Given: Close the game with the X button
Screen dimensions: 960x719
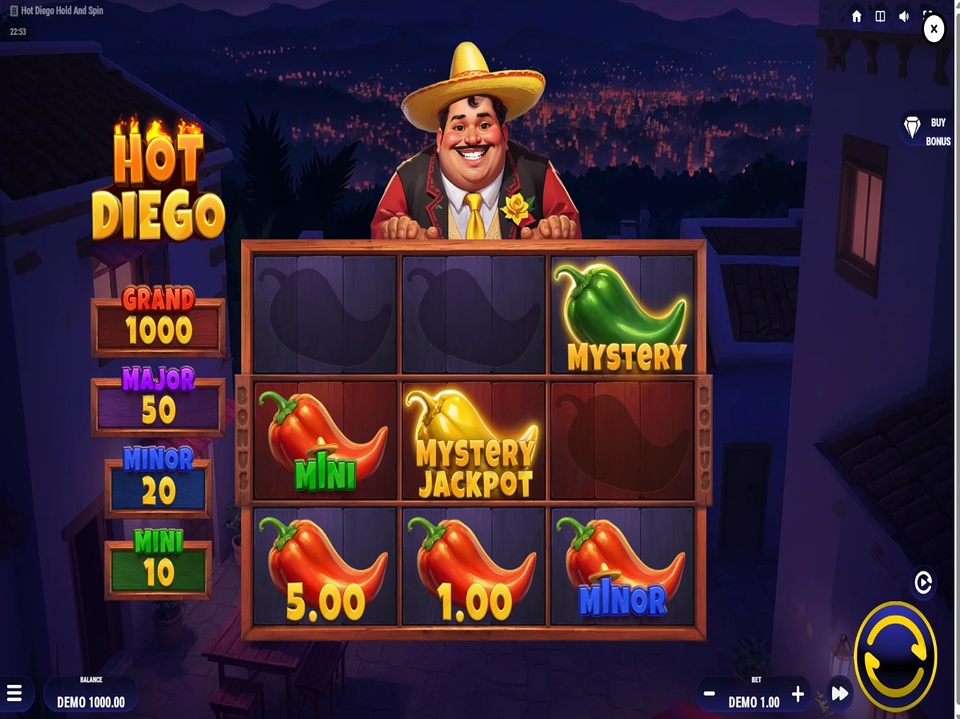Looking at the screenshot, I should [933, 30].
